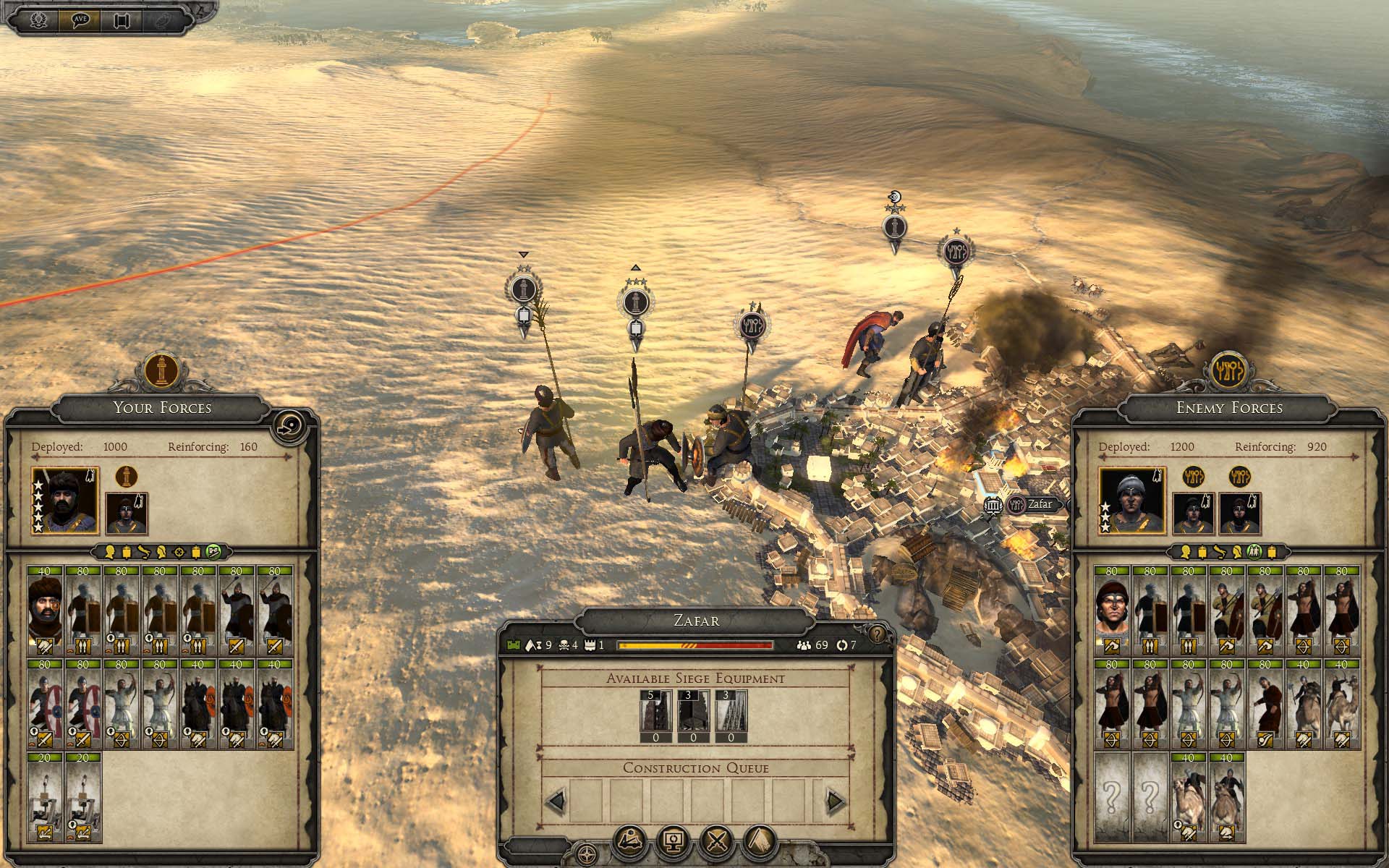
Task: Click the compass button beside the siege panel
Action: 587,852
